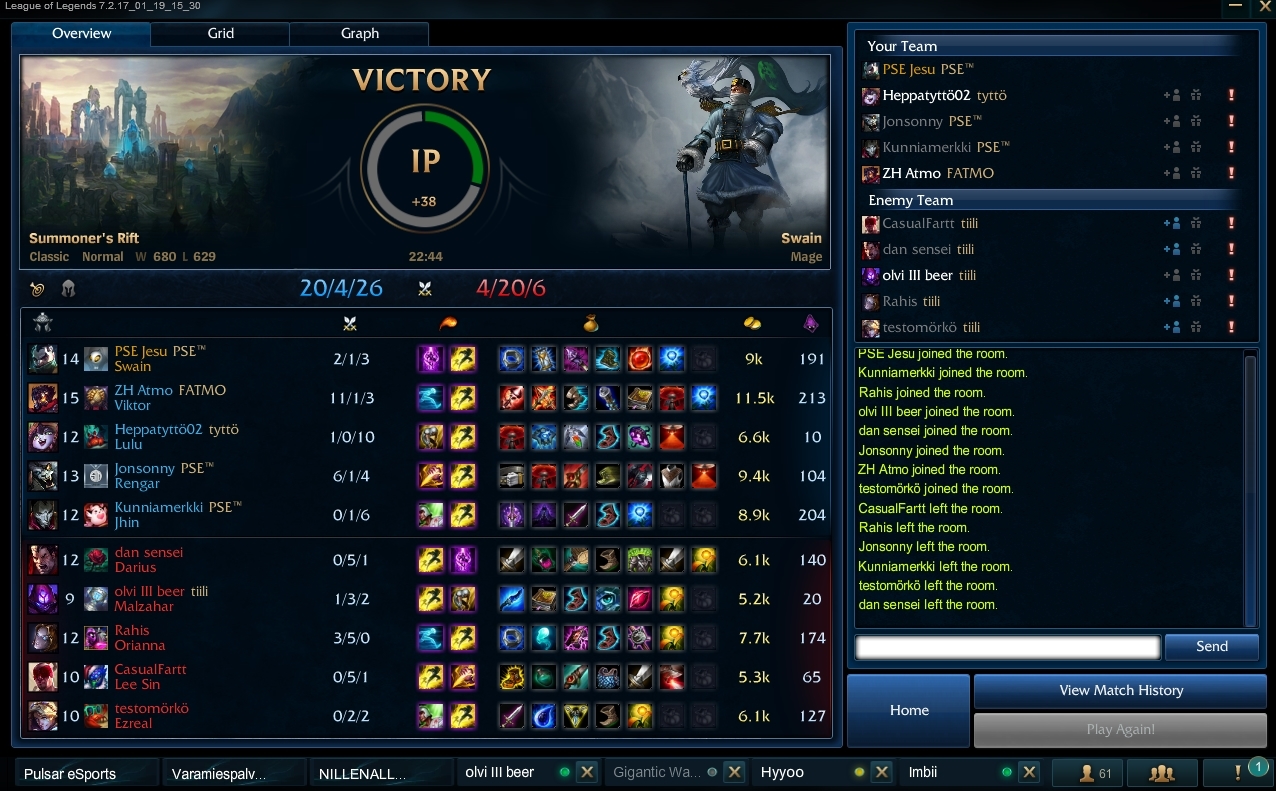
Task: Select Rahis's Orianna scoreboard row
Action: coord(425,638)
